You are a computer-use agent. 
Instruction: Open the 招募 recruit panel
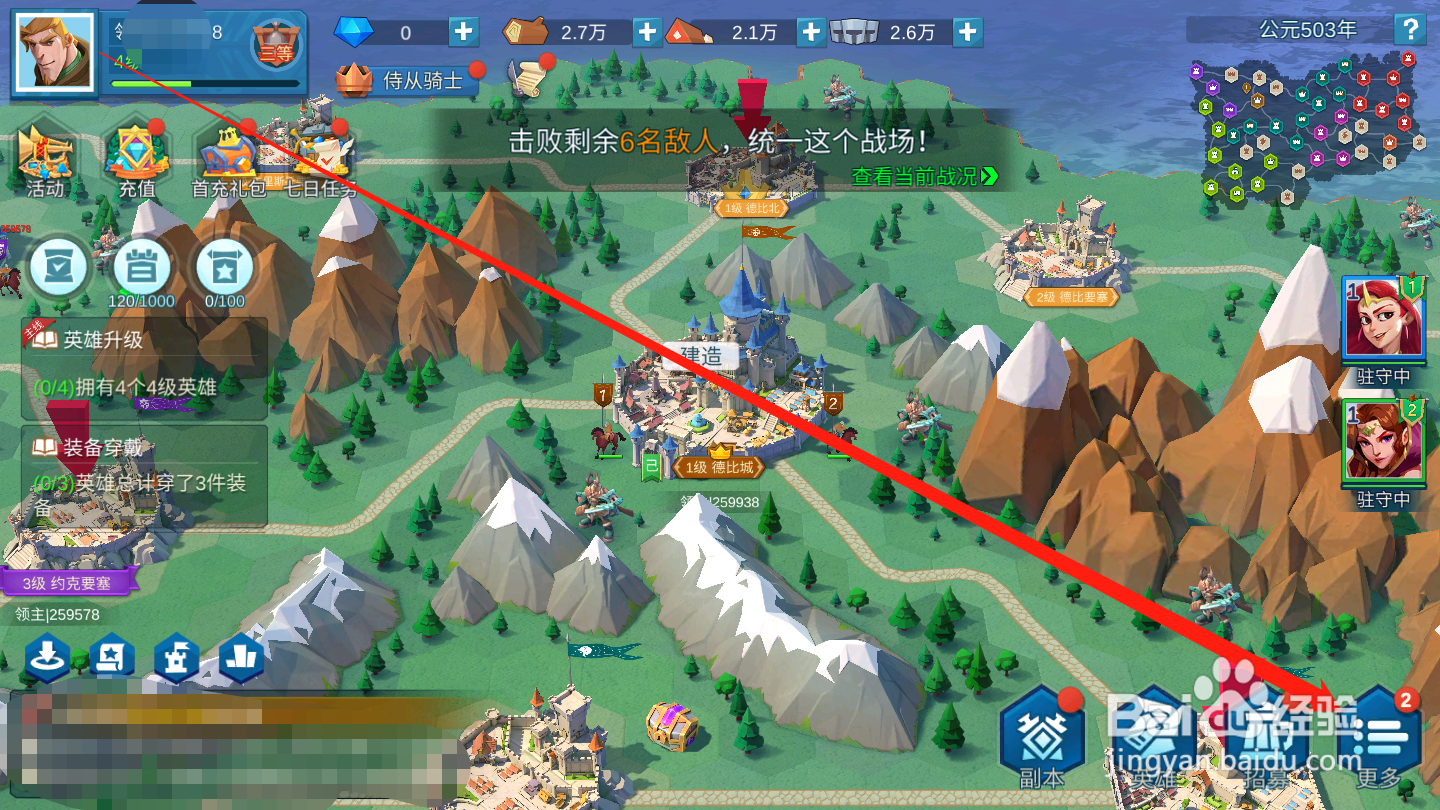(x=1264, y=730)
